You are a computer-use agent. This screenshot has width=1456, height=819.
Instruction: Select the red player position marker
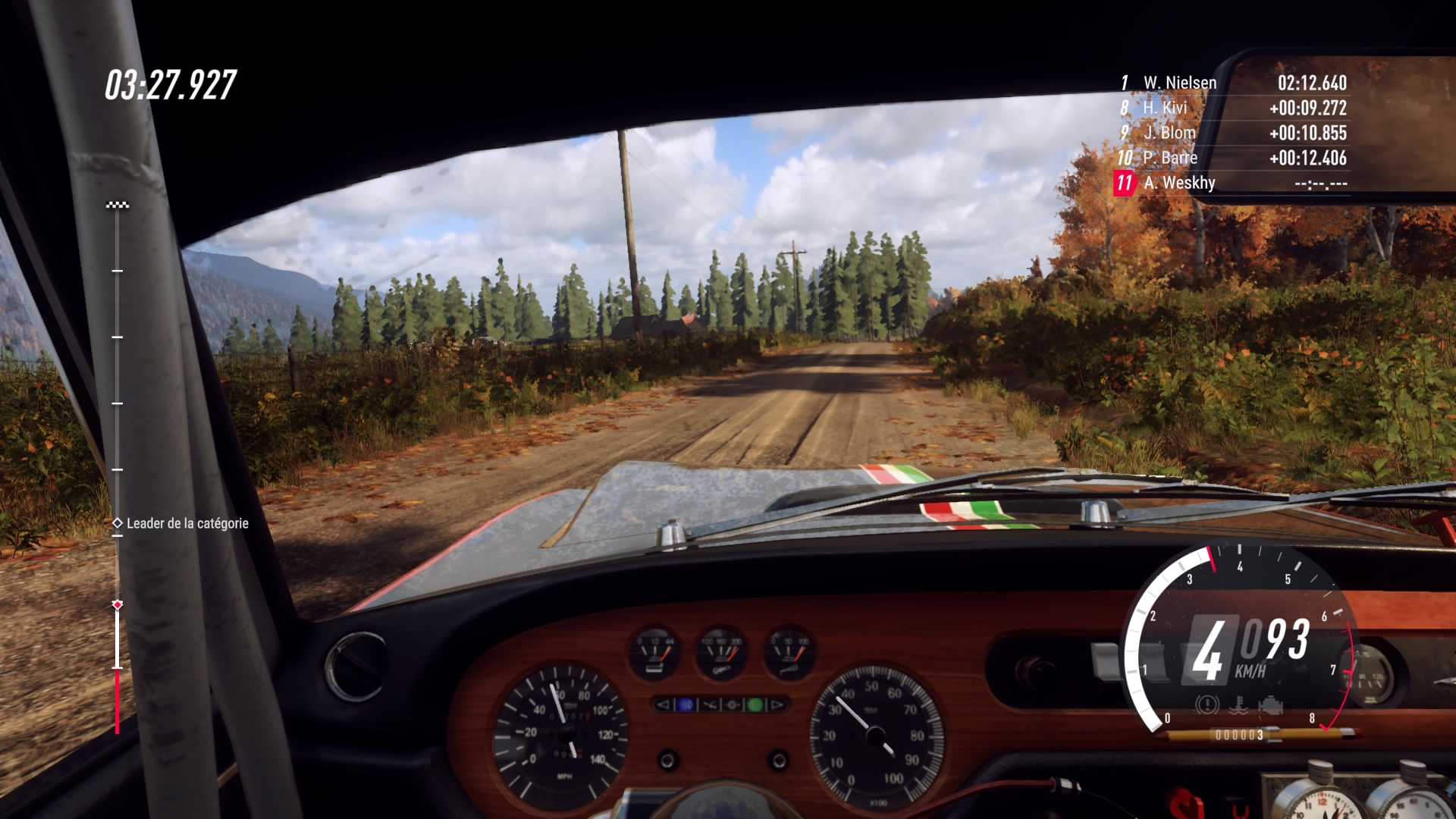coord(118,604)
